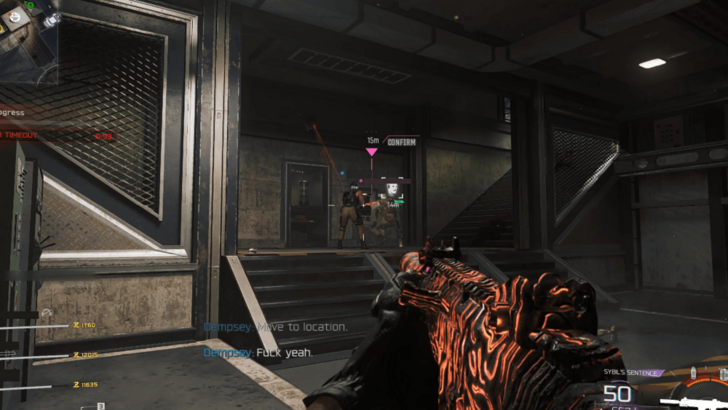Click the Sybil's Sentence weapon label
Viewport: 728px width, 410px height.
click(632, 372)
